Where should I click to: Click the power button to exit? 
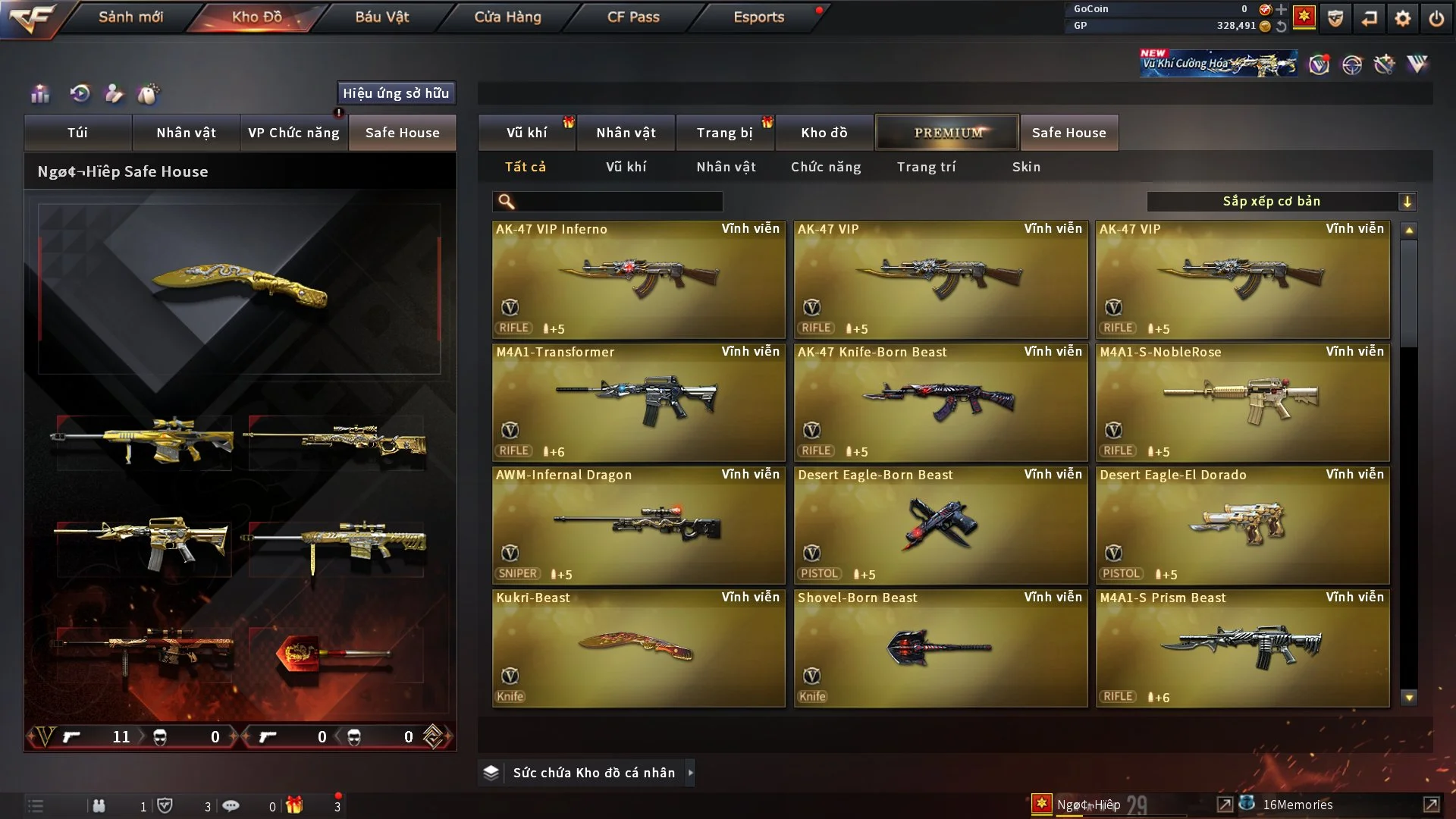(x=1436, y=18)
